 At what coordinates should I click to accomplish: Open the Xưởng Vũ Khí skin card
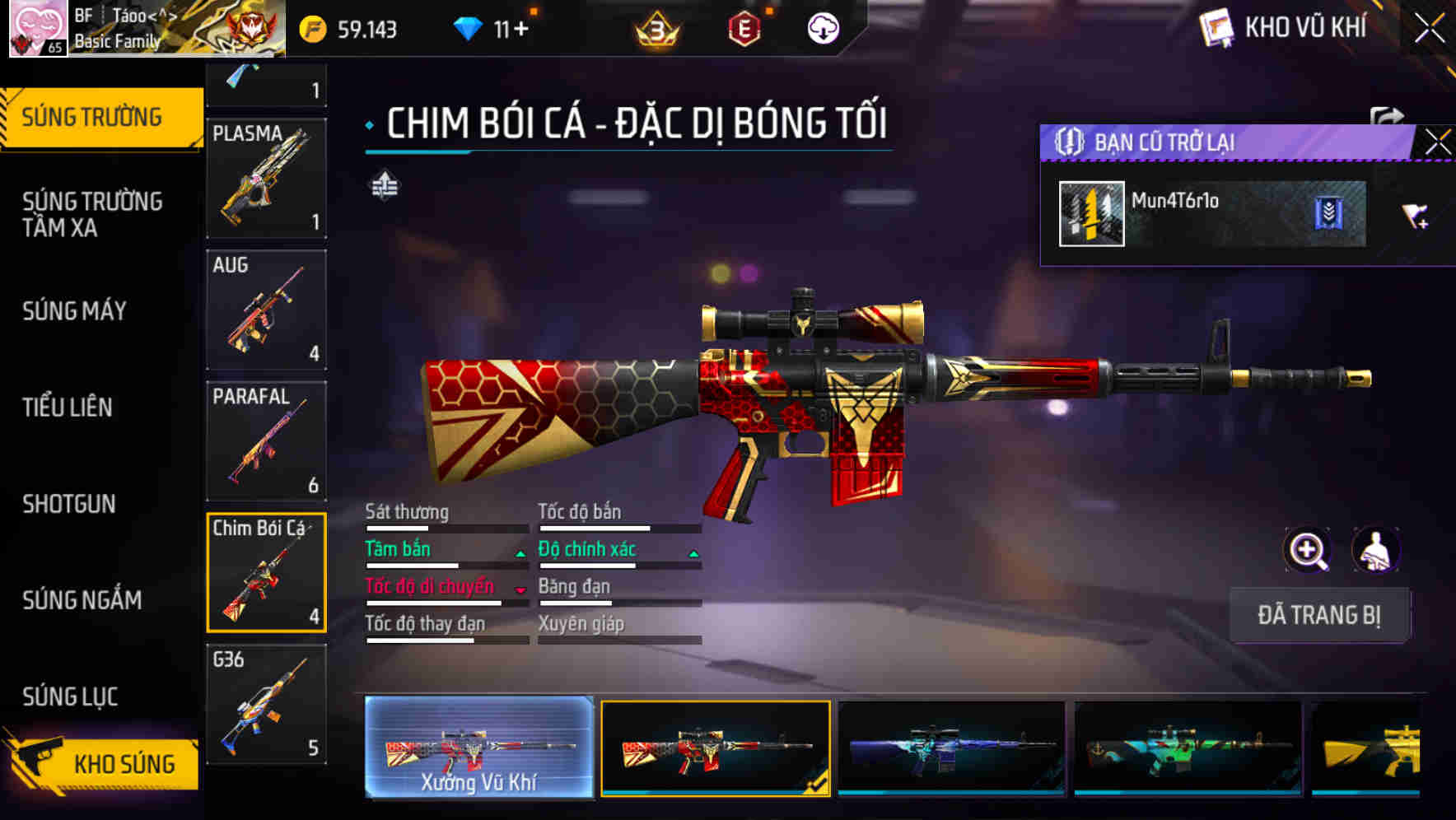478,748
